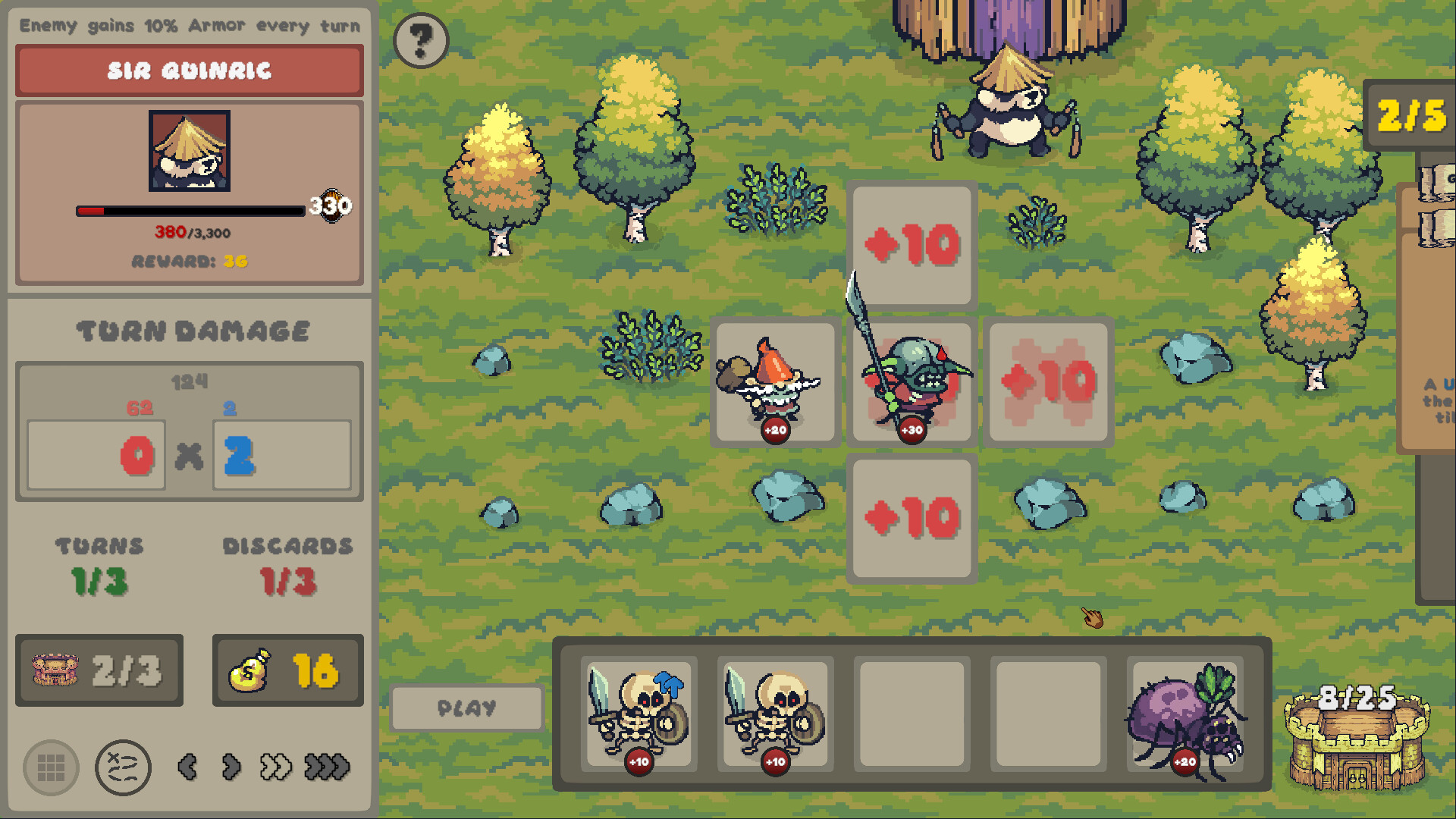Open the grid overlay toggle
This screenshot has height=819, width=1456.
(50, 767)
